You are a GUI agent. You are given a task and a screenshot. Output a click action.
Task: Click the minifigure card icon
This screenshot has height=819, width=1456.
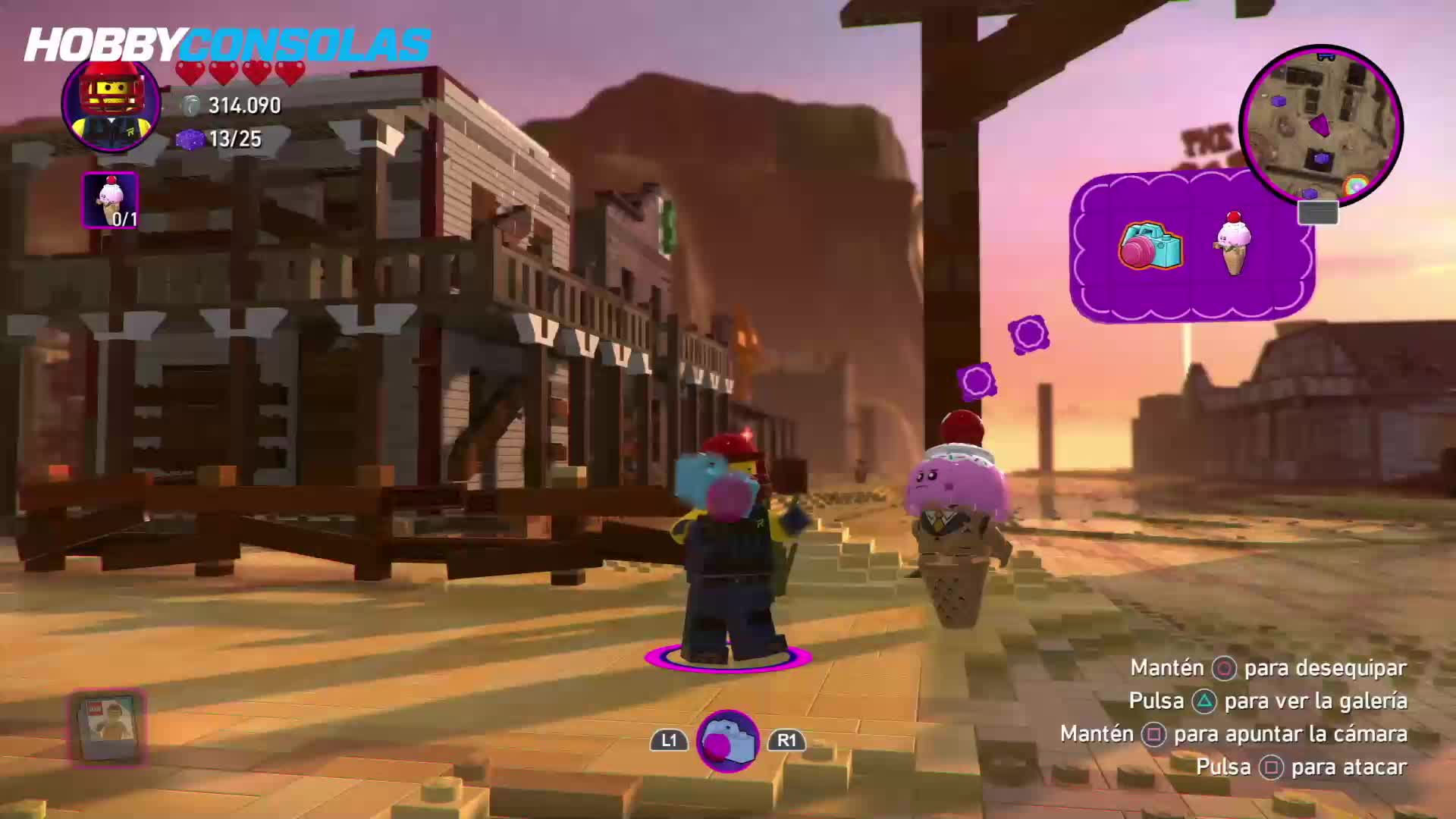(108, 726)
